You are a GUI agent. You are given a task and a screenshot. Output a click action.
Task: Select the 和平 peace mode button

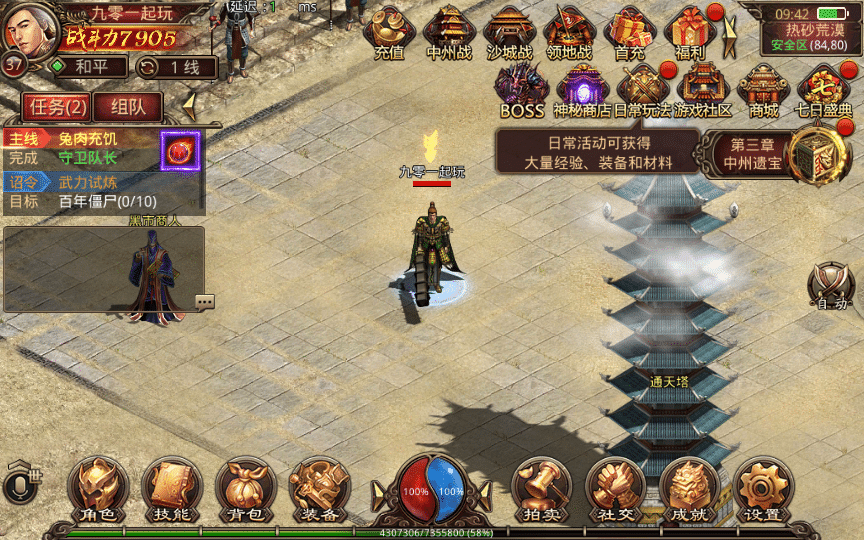pos(88,67)
